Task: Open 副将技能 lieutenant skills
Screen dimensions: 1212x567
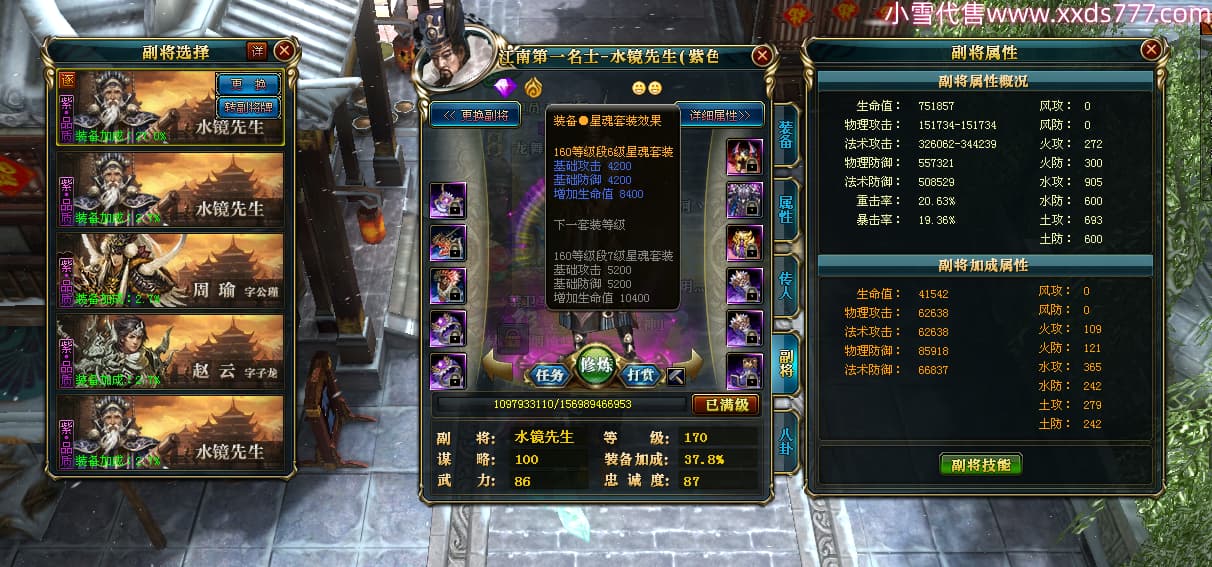Action: pyautogui.click(x=980, y=464)
